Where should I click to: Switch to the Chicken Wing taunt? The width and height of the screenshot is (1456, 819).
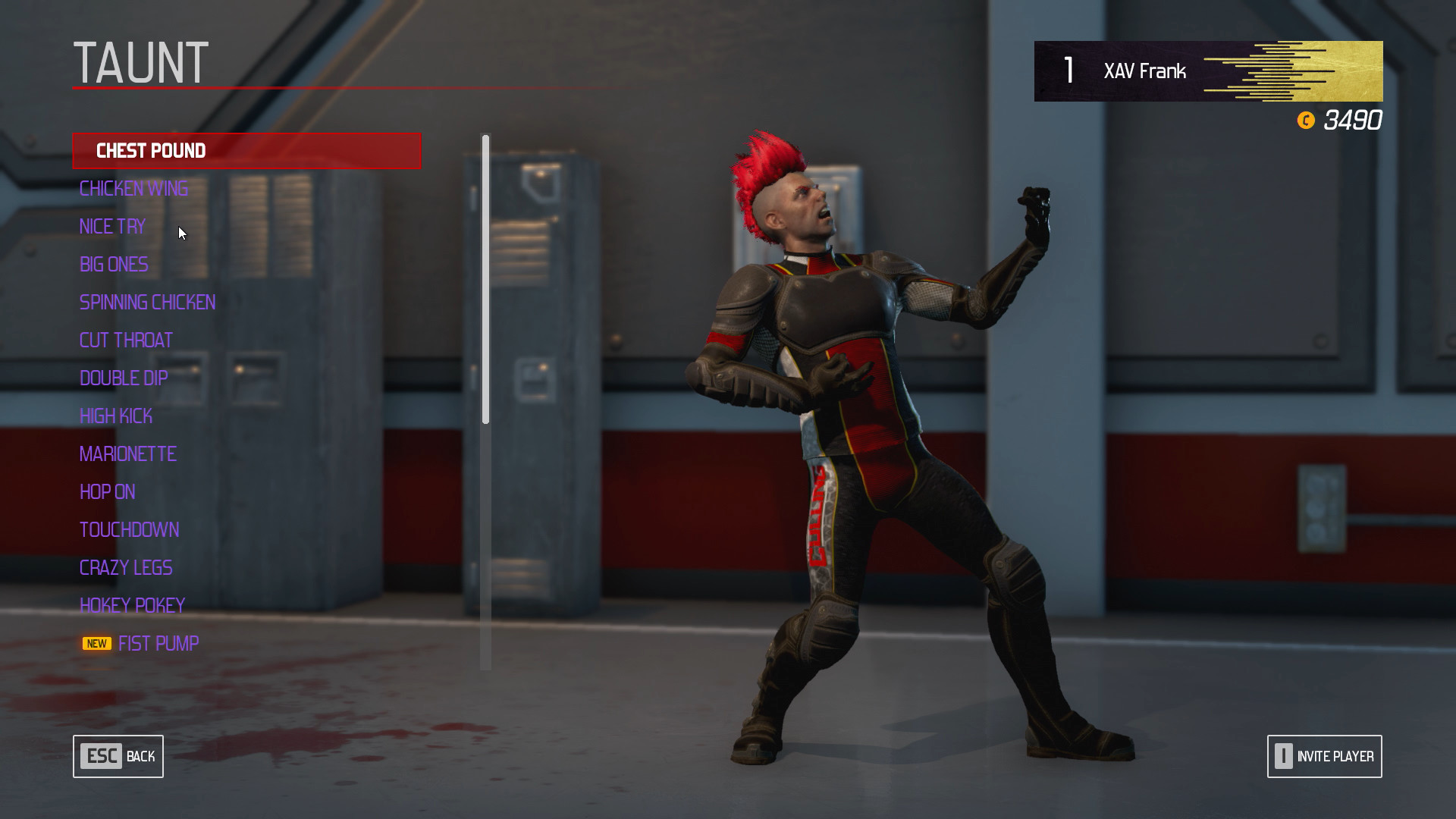[x=133, y=188]
